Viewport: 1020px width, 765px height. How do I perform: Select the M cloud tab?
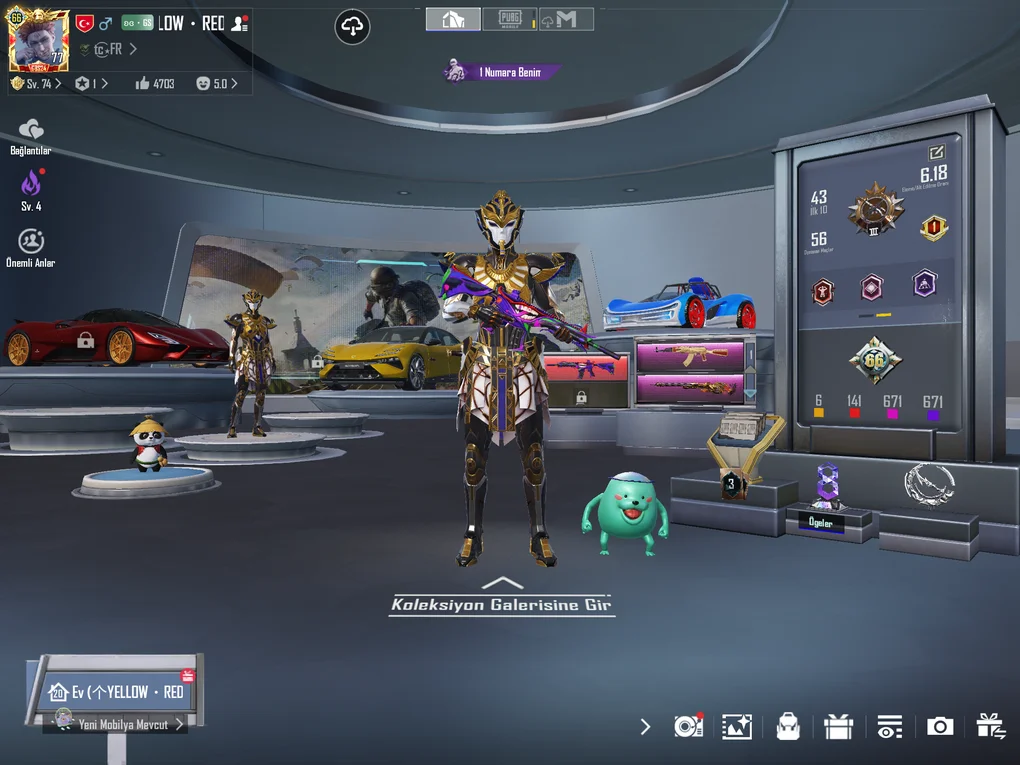[565, 19]
